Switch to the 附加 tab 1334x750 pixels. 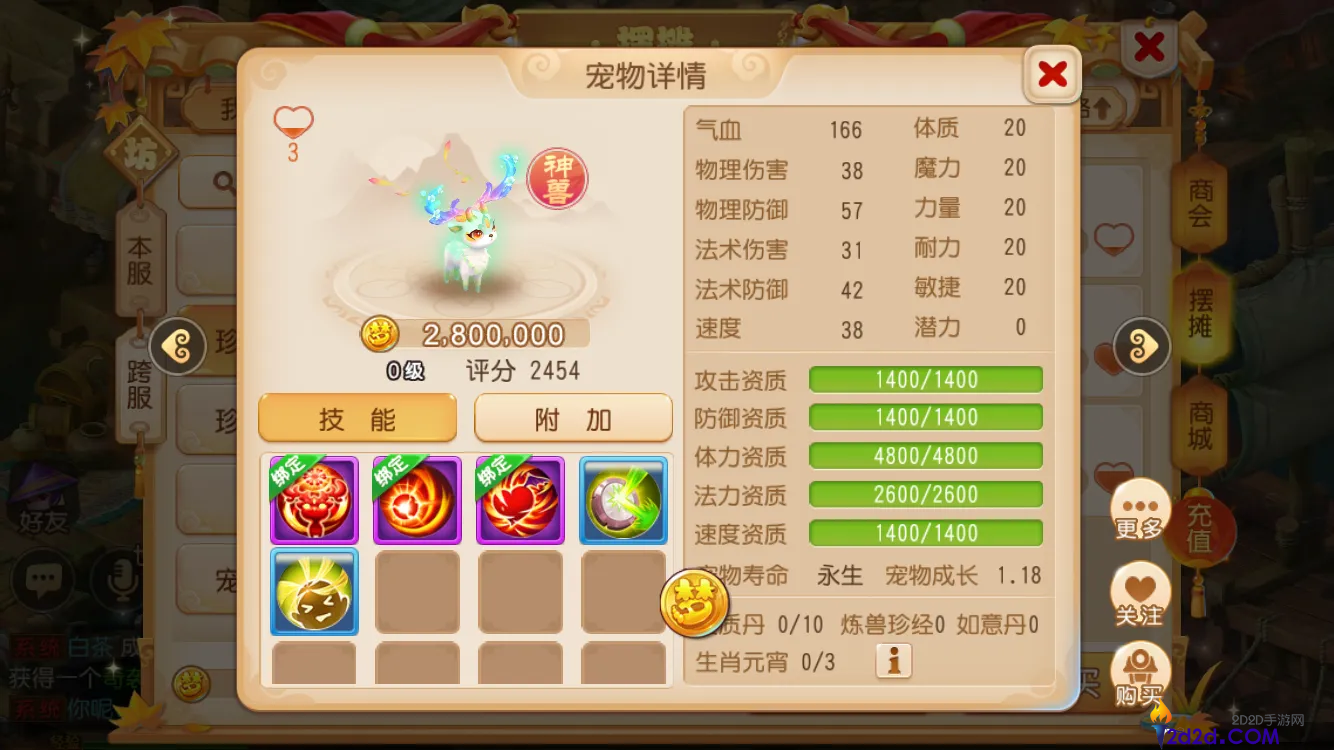pos(572,417)
